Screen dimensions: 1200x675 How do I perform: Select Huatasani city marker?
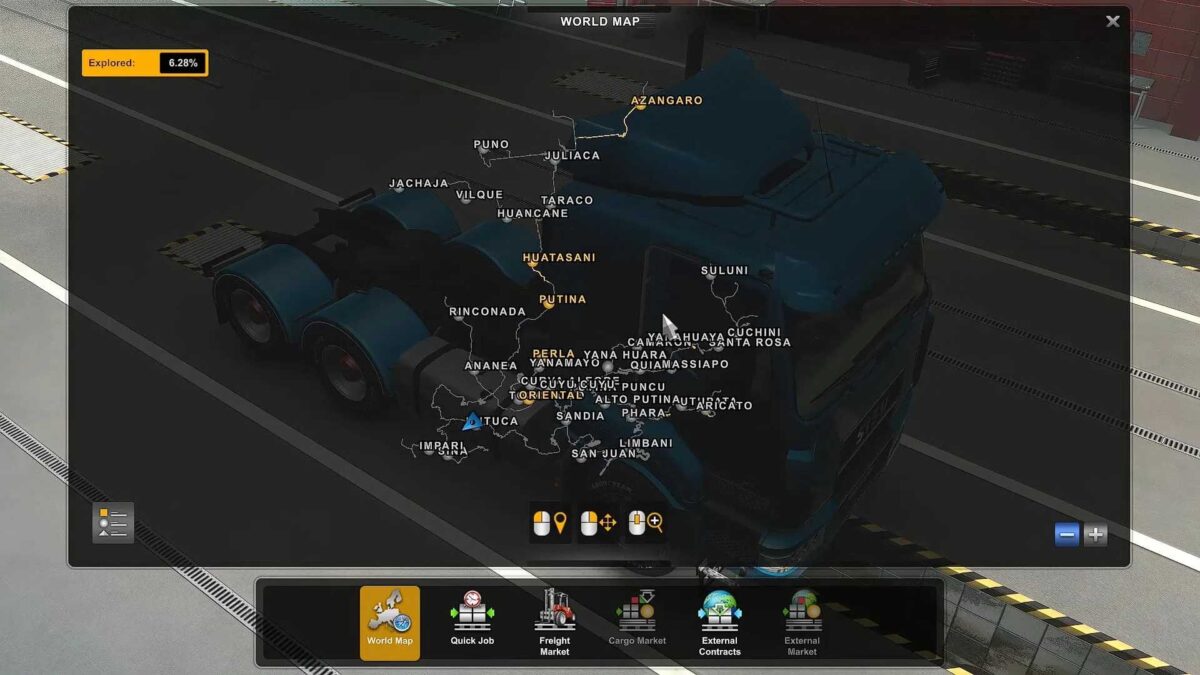(559, 258)
